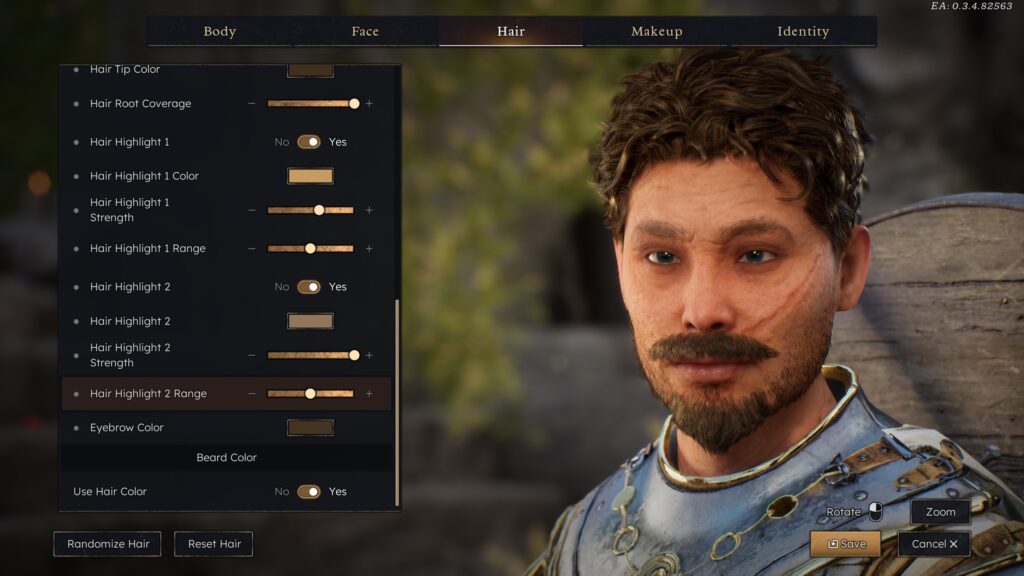Open the Hair Highlight 1 Color swatch
Image resolution: width=1024 pixels, height=576 pixels.
310,176
